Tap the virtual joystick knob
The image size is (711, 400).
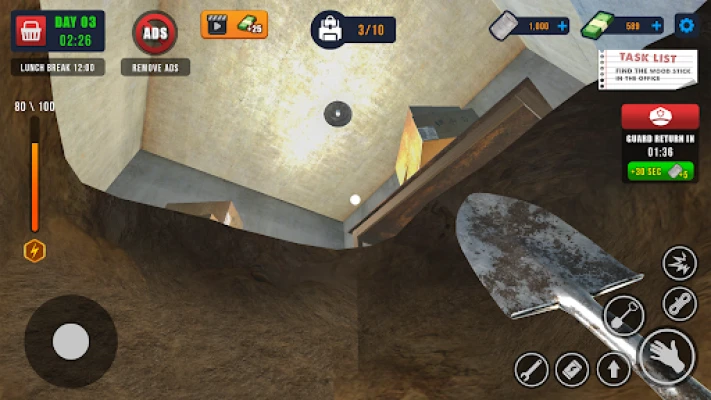pos(71,342)
